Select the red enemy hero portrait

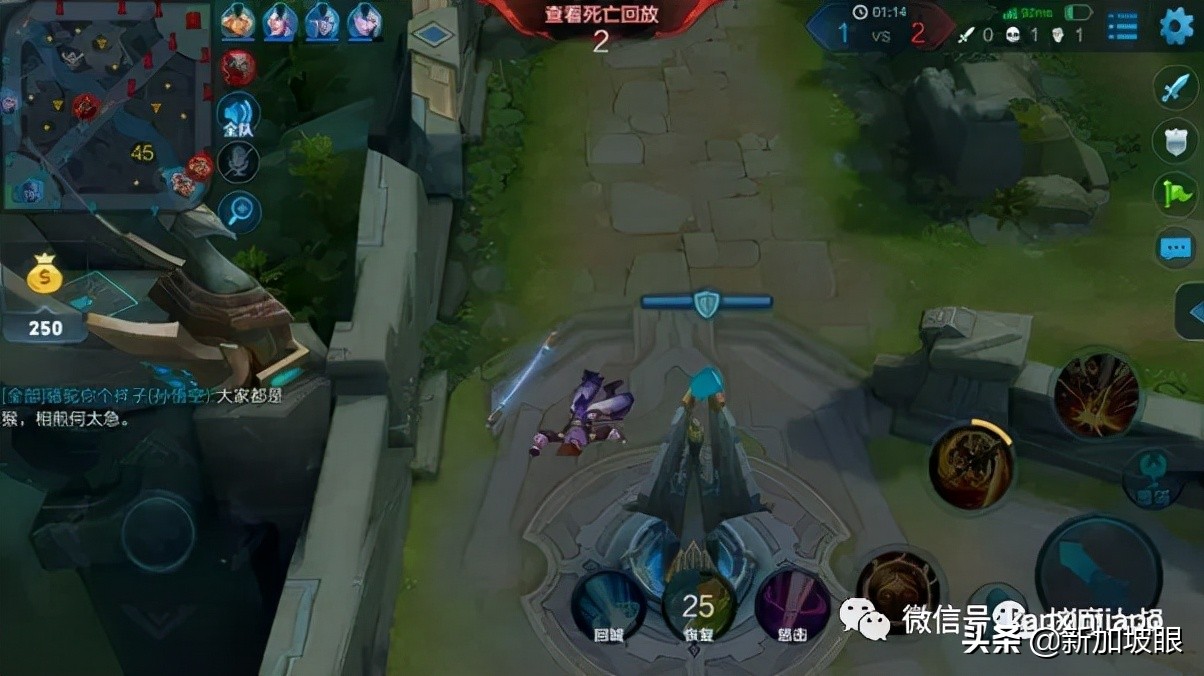(x=238, y=67)
